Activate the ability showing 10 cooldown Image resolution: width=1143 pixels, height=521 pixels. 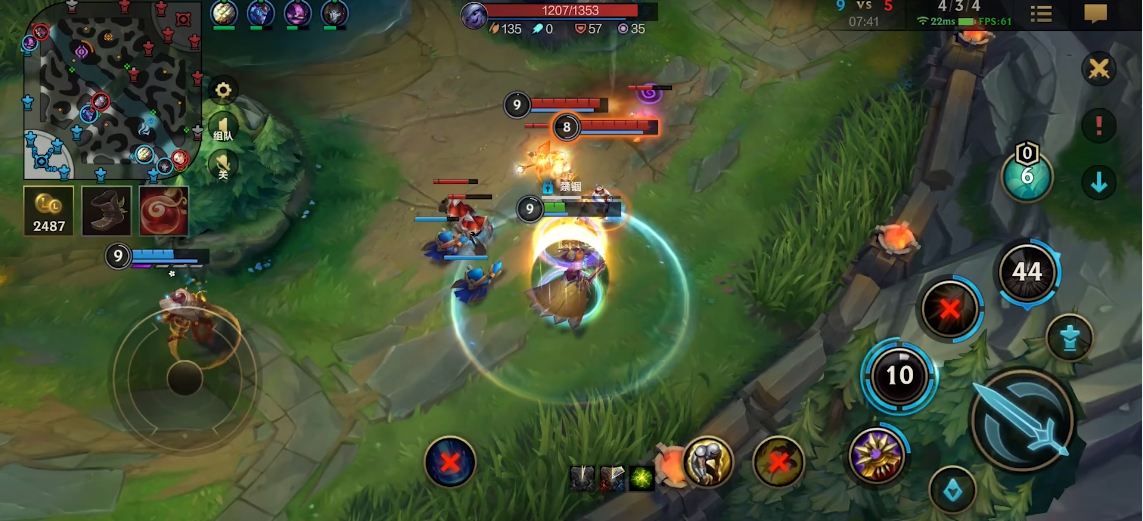900,375
